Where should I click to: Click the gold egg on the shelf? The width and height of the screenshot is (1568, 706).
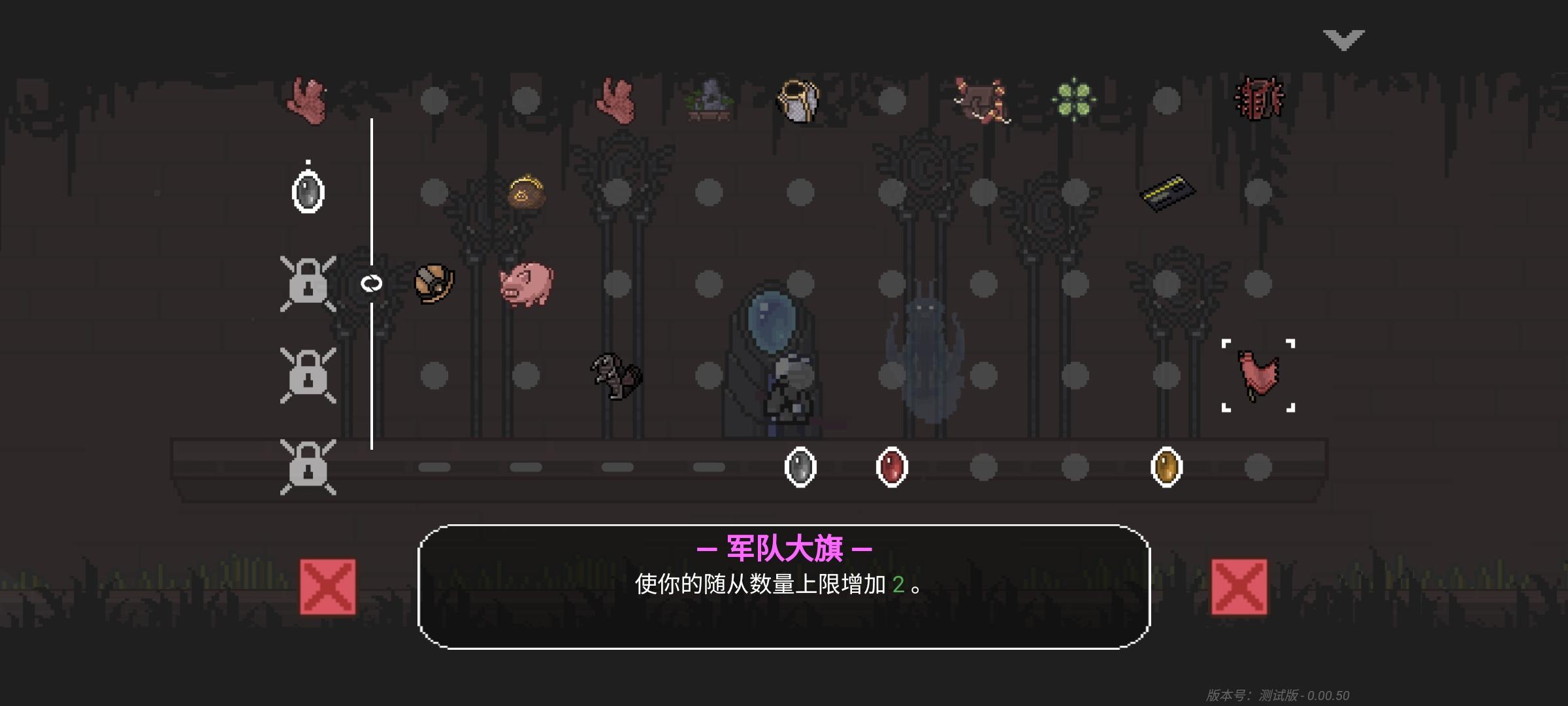coord(1166,467)
